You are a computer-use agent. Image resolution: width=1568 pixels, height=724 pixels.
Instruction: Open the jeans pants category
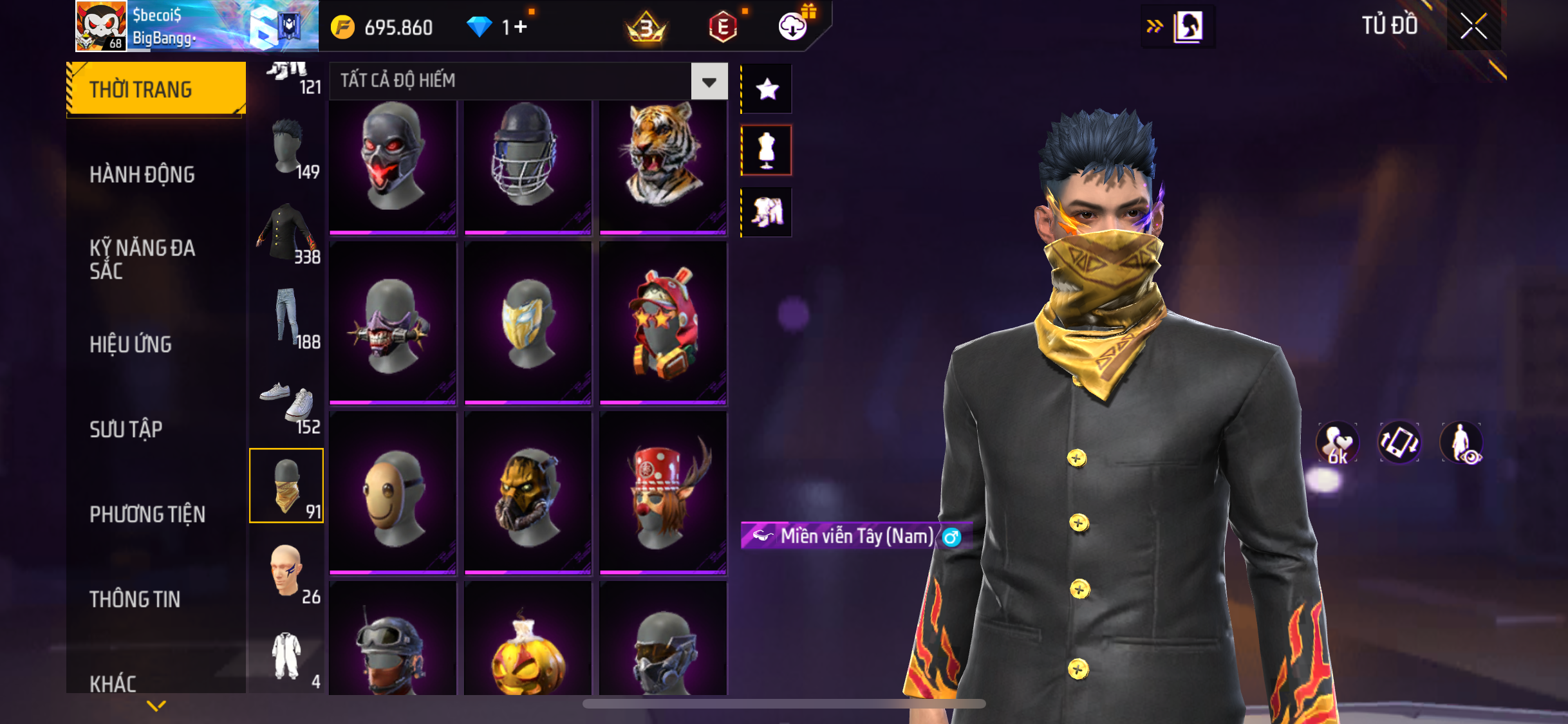[x=287, y=317]
